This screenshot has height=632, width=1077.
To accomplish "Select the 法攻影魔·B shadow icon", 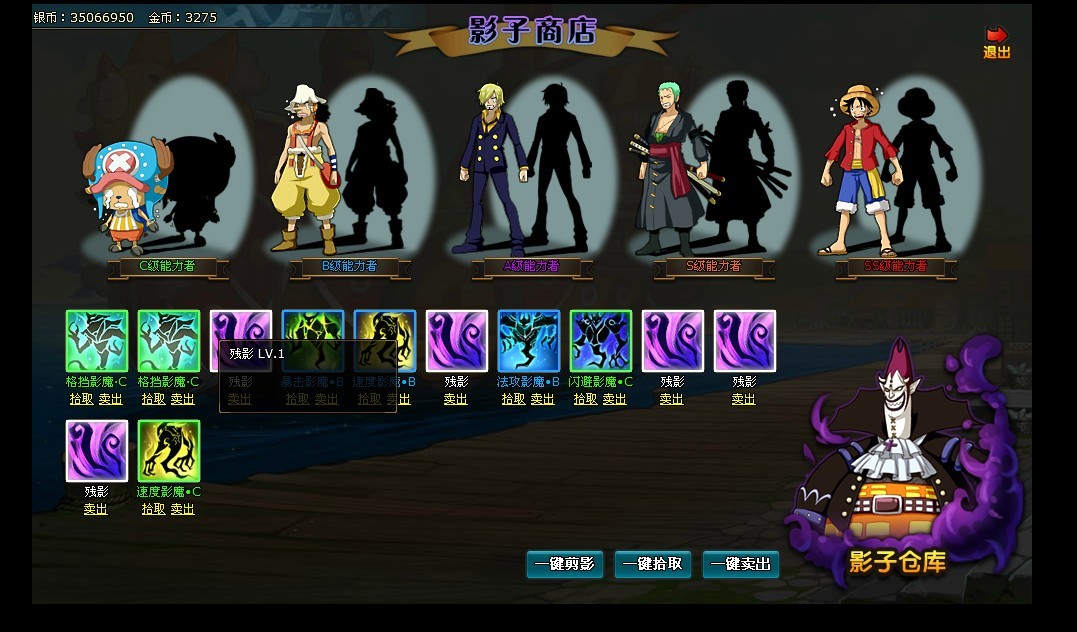I will pyautogui.click(x=529, y=341).
